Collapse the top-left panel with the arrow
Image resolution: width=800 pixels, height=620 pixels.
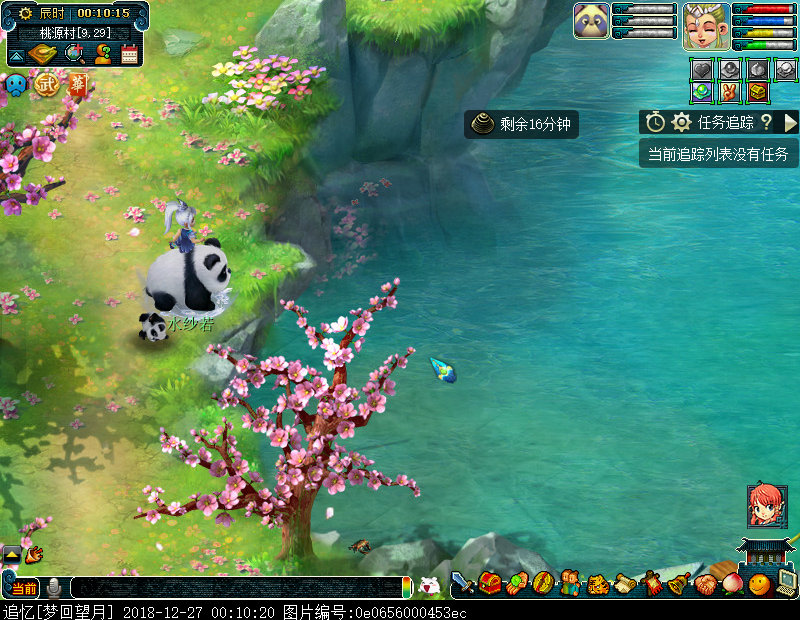(17, 54)
